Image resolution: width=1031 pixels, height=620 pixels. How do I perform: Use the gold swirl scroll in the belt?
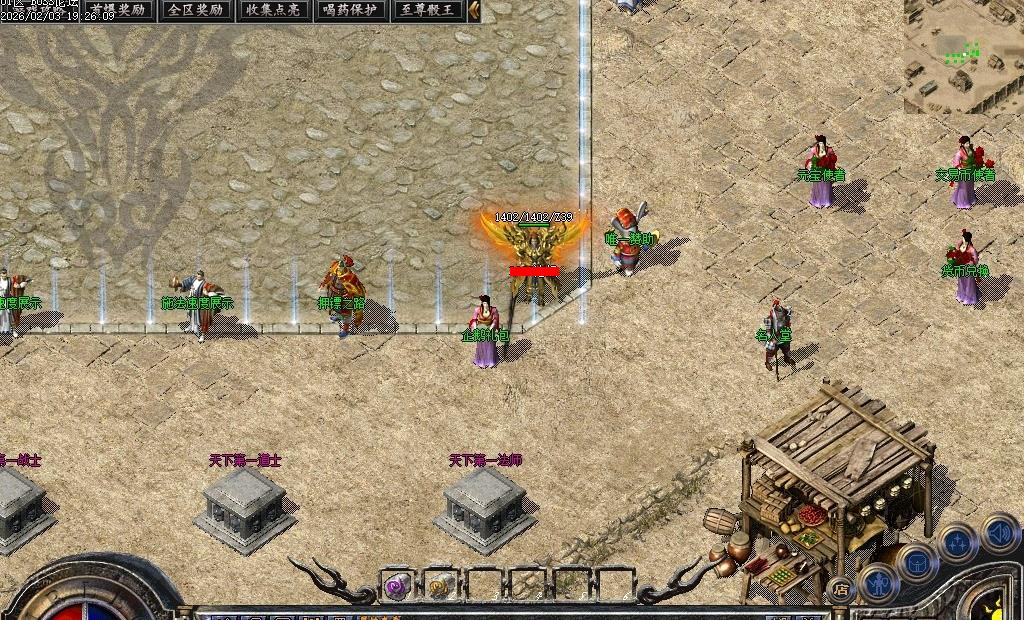click(441, 585)
